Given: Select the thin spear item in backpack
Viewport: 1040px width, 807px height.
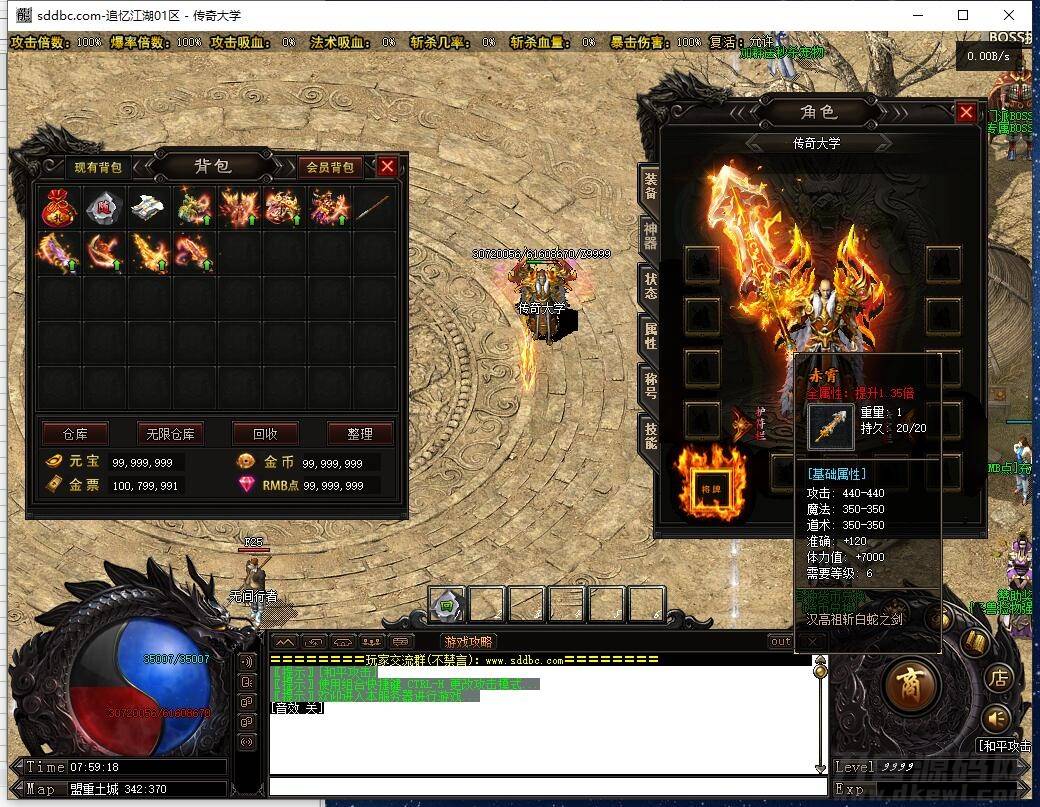Looking at the screenshot, I should 374,207.
